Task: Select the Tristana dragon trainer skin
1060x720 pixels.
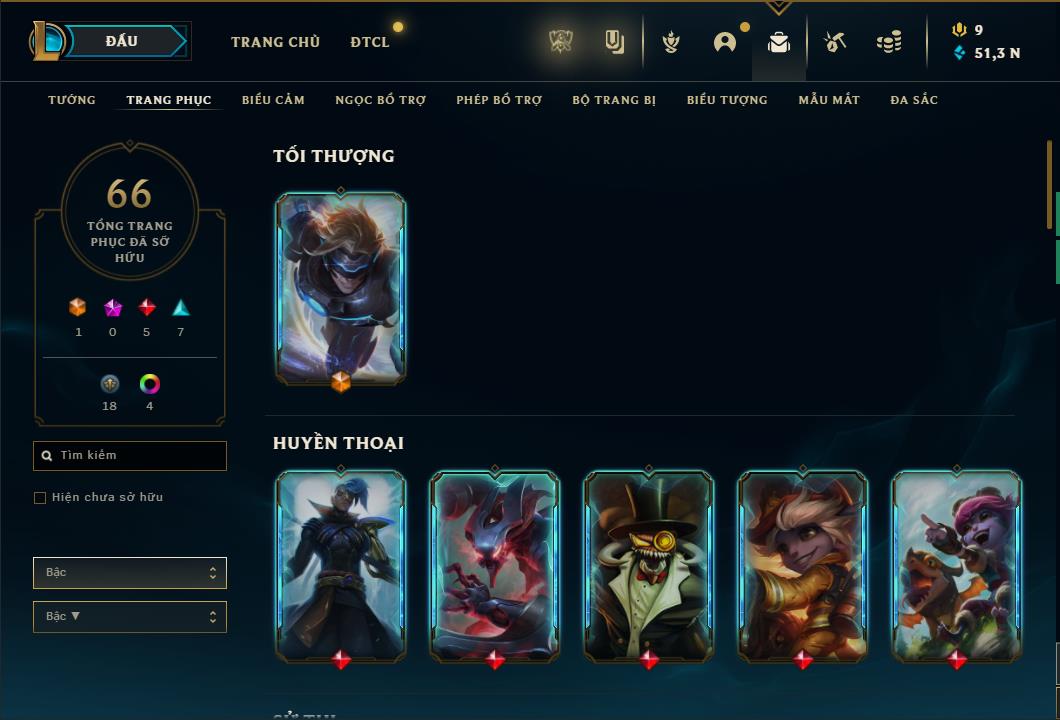Action: coord(957,566)
